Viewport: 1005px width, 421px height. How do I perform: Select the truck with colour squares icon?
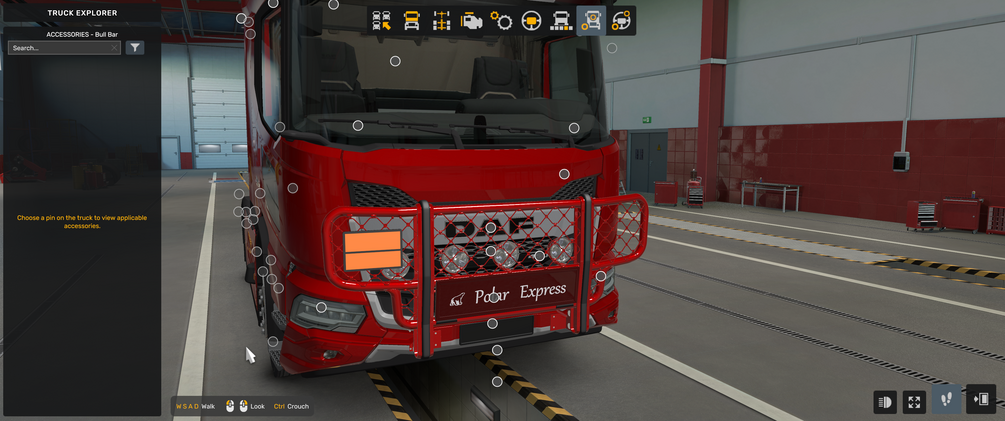561,20
